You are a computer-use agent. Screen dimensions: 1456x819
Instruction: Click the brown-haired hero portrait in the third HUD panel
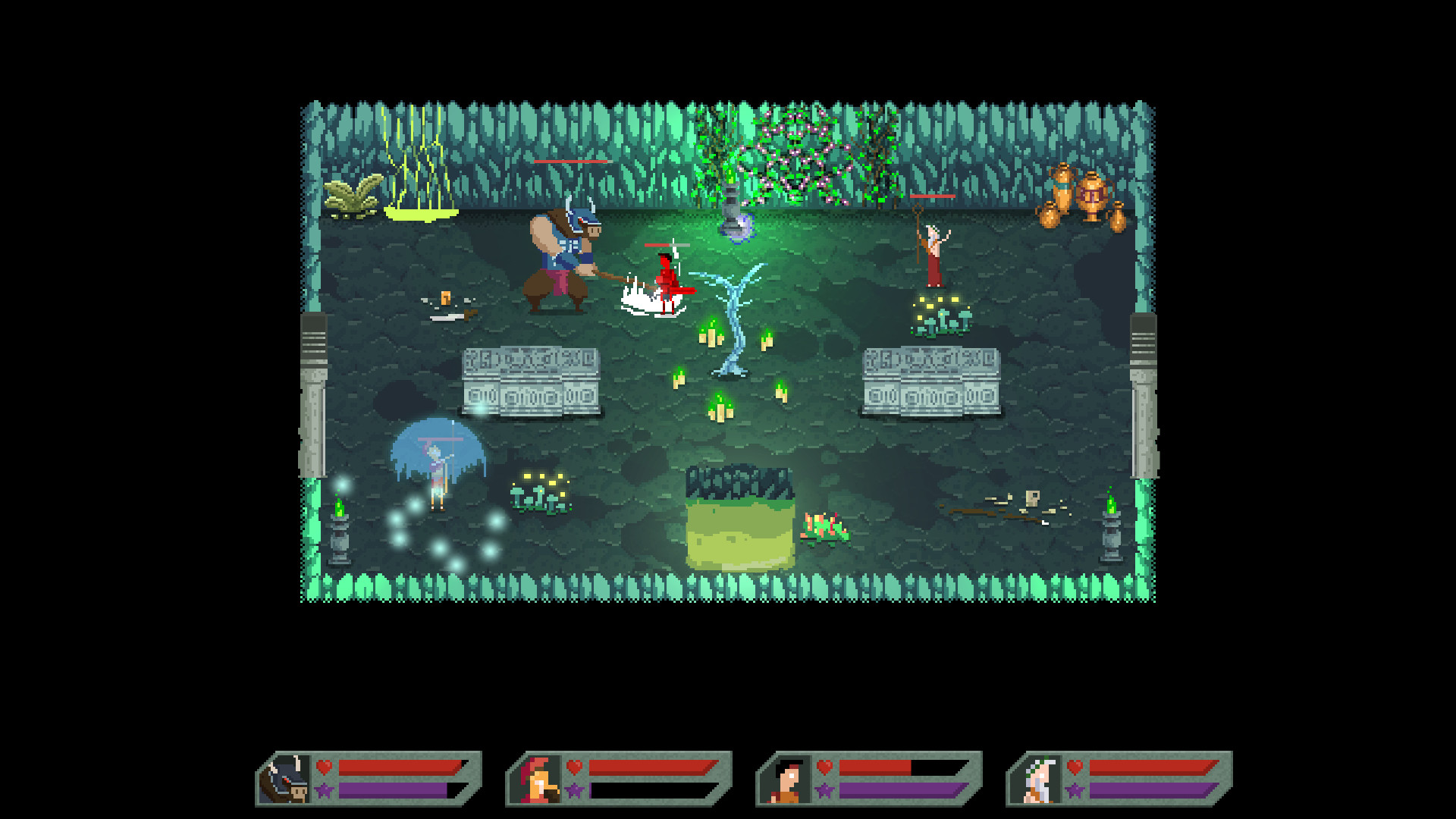[792, 780]
